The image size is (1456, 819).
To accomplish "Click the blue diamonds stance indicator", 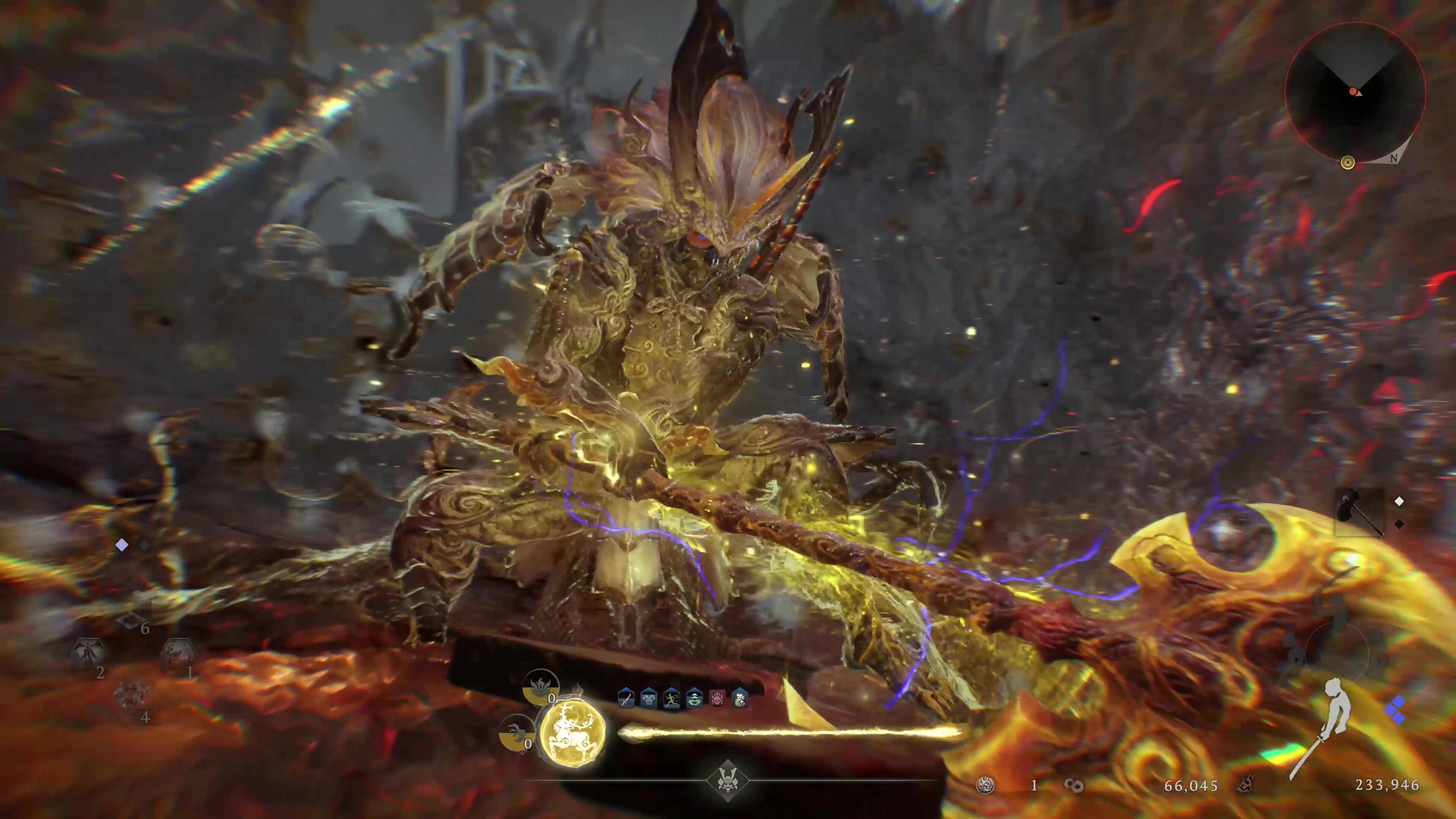I will point(1396,711).
